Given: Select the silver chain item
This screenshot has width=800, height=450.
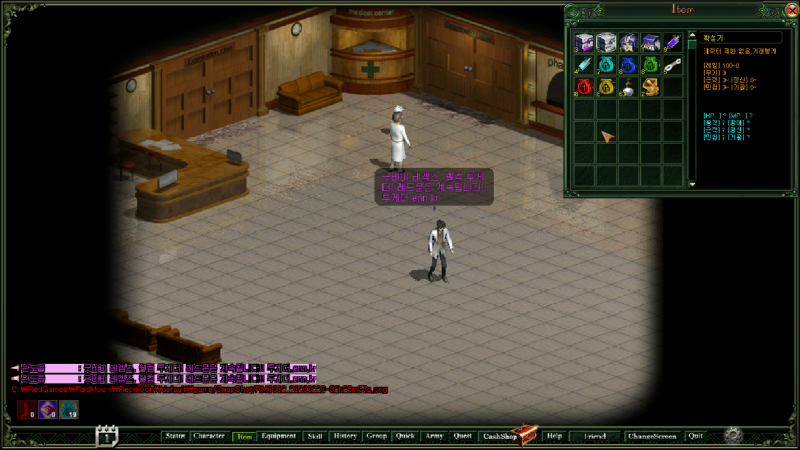Looking at the screenshot, I should (x=672, y=65).
